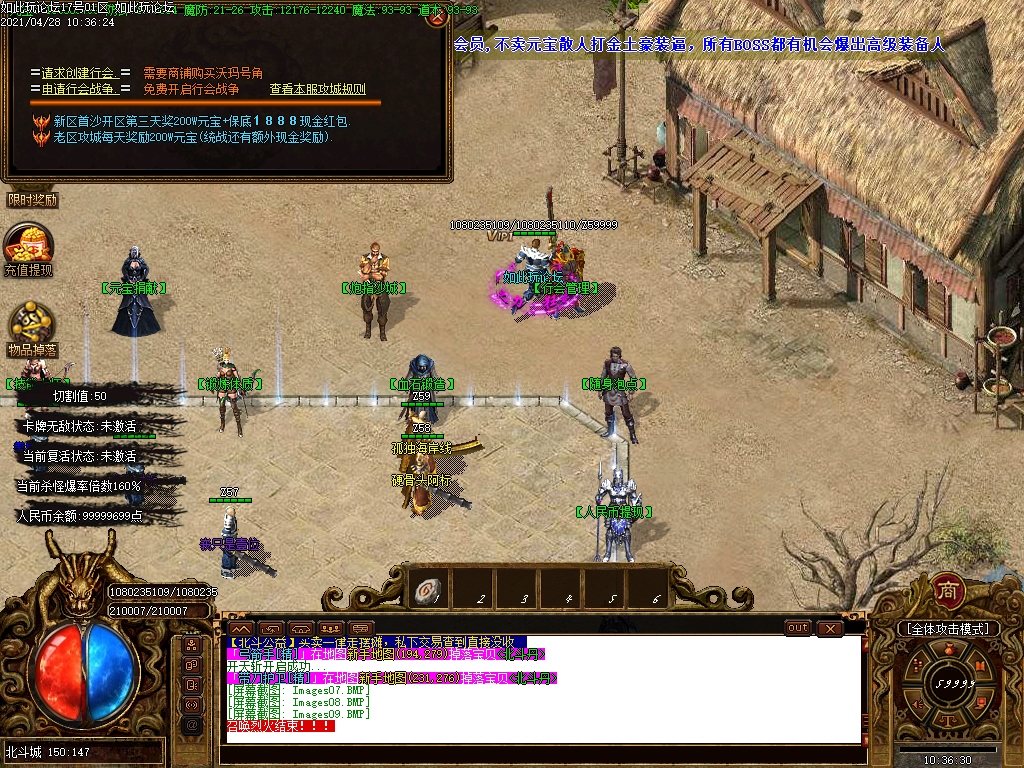
Task: Open the bag pouch icon on the wheel
Action: [947, 648]
